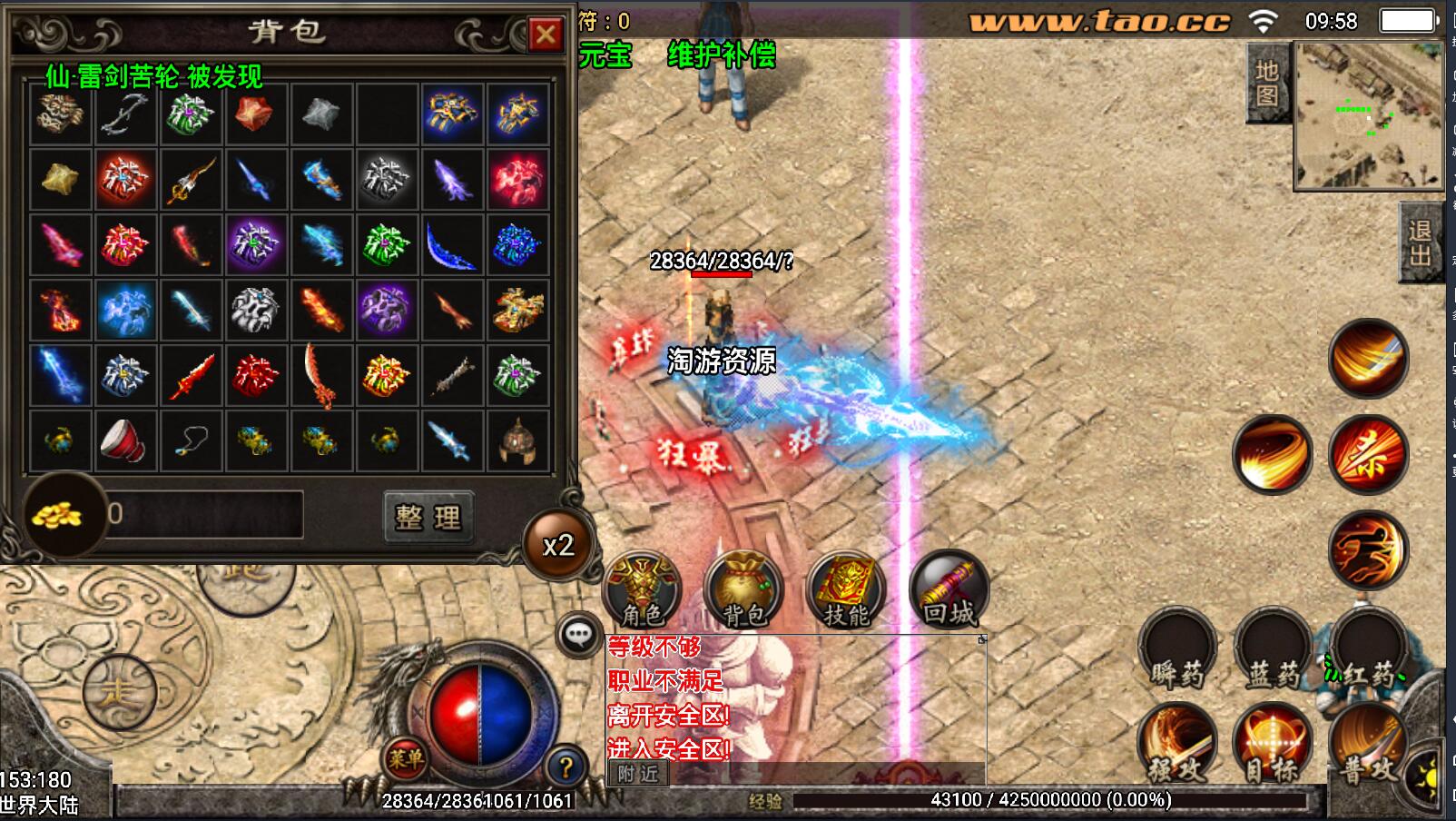Tap the 退出 exit button
Image resolution: width=1456 pixels, height=821 pixels.
point(1420,243)
